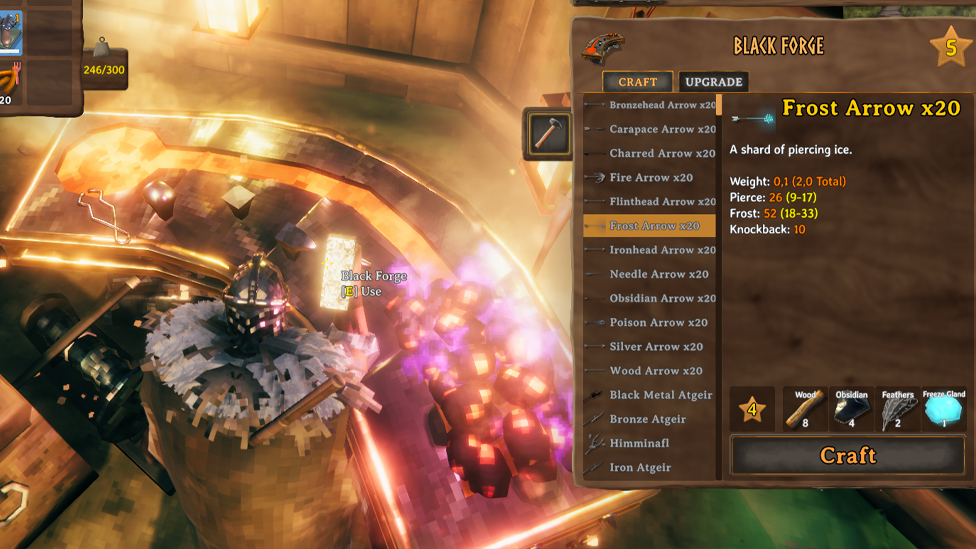Pick the Black Metal Atgeir recipe

(660, 395)
